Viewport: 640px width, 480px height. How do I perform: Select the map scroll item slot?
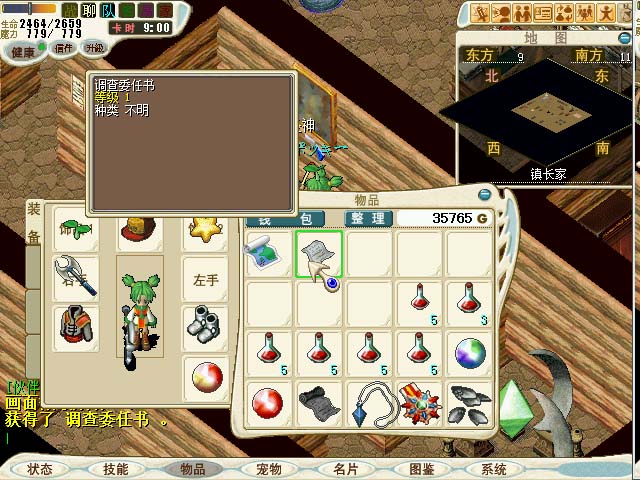click(269, 253)
